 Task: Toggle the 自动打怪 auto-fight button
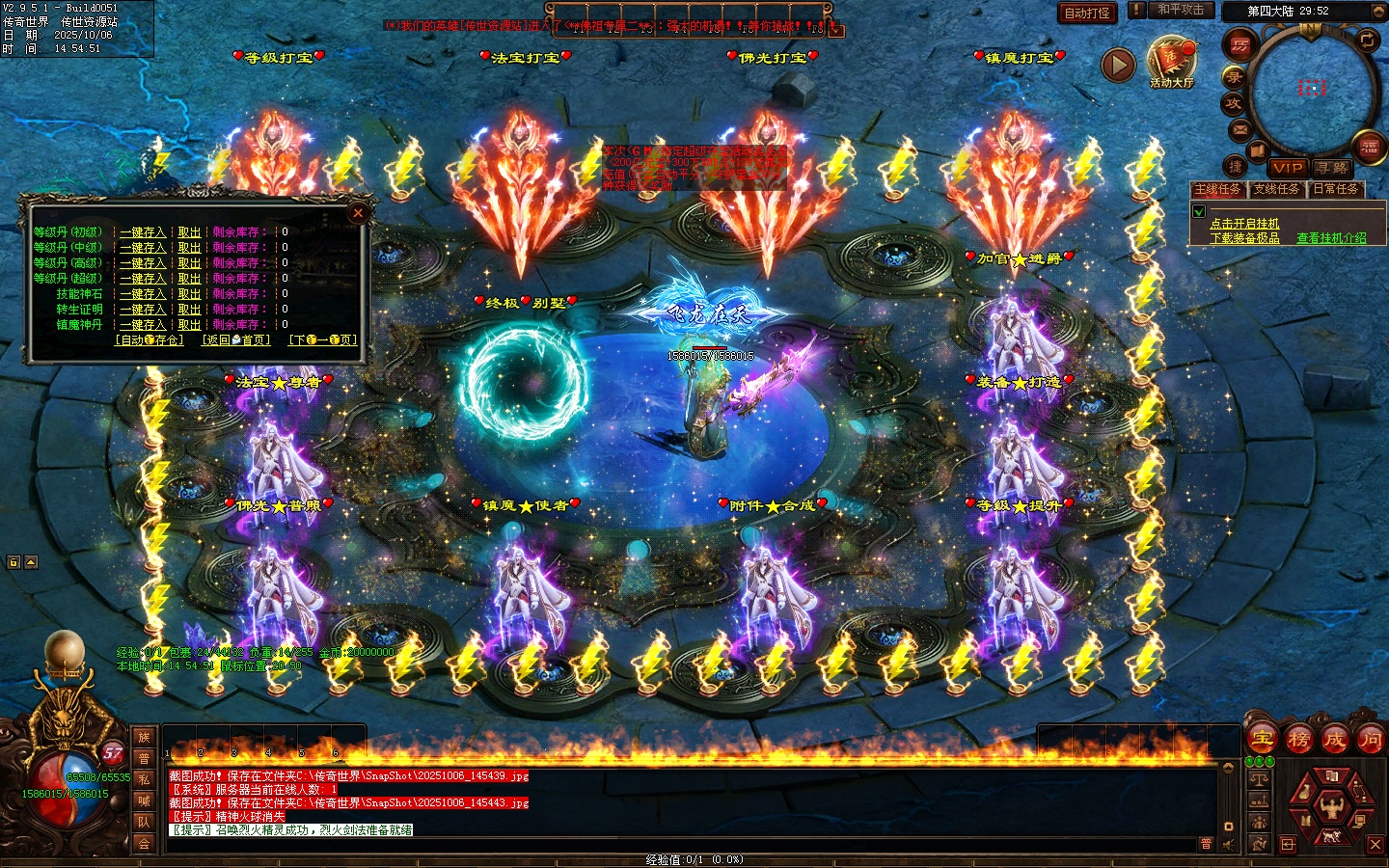point(1087,13)
